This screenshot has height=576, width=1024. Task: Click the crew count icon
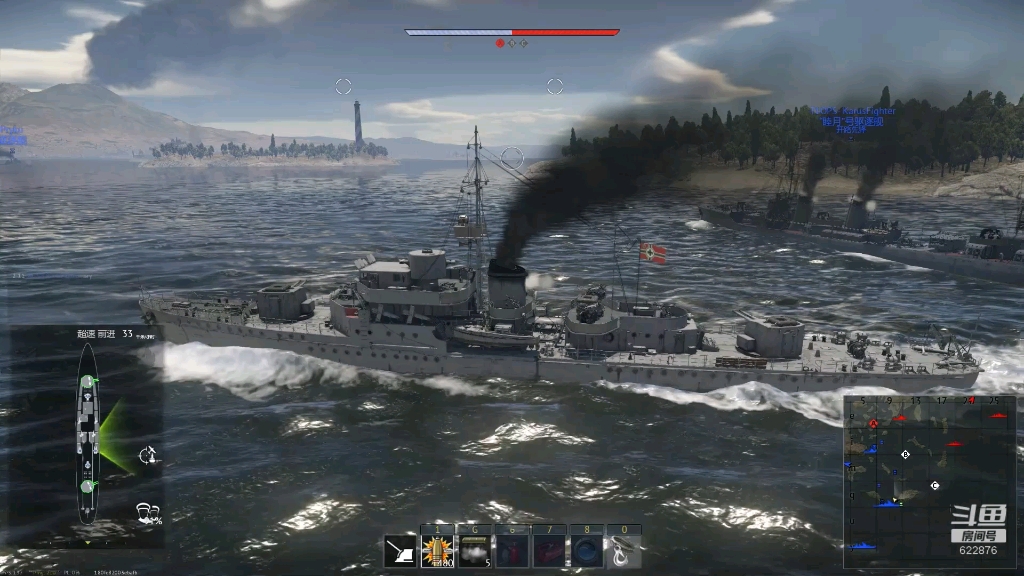(149, 513)
